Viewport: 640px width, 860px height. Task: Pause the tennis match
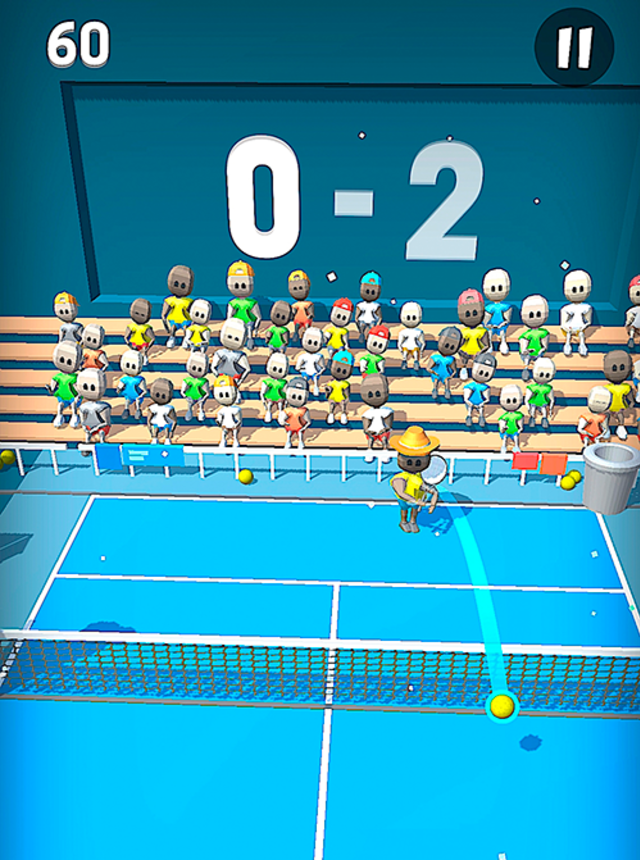574,46
